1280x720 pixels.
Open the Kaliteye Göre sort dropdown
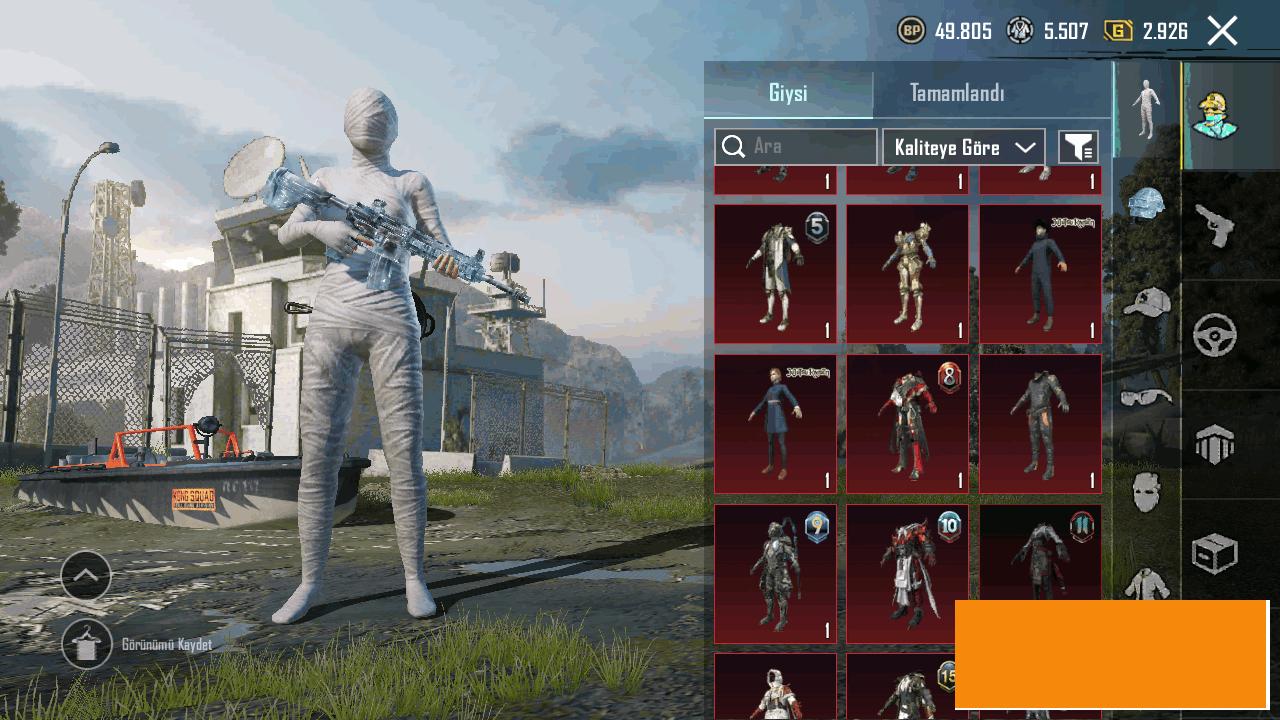click(964, 147)
